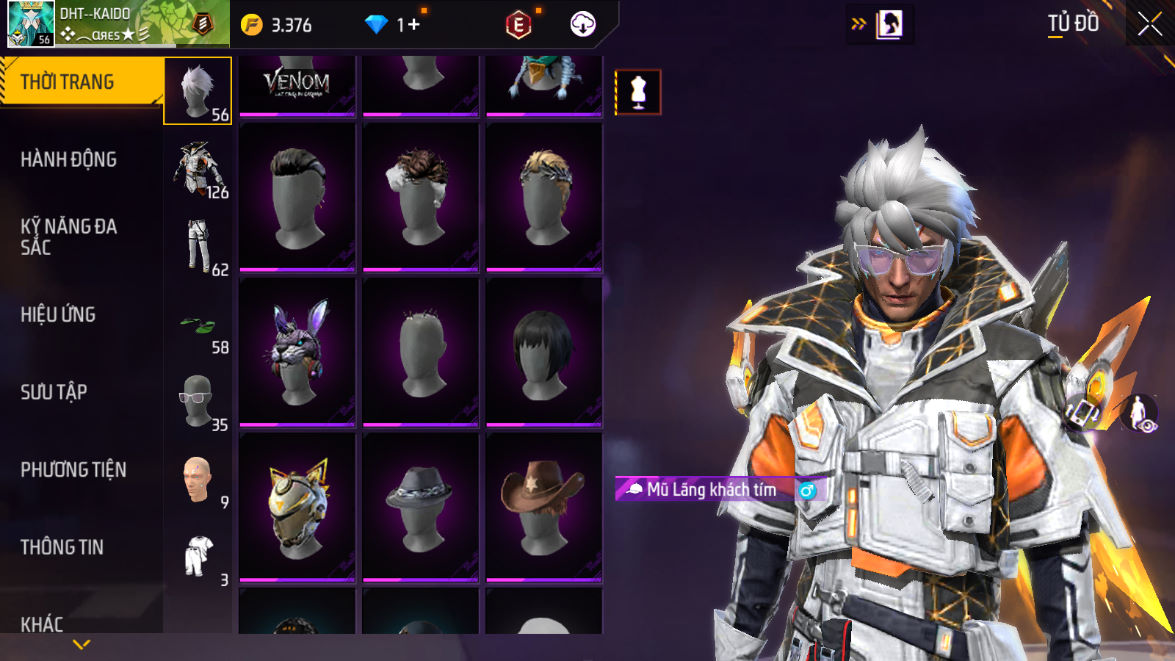Screen dimensions: 1175x661
Task: Switch to the THỜI TRANG tab
Action: click(x=68, y=82)
